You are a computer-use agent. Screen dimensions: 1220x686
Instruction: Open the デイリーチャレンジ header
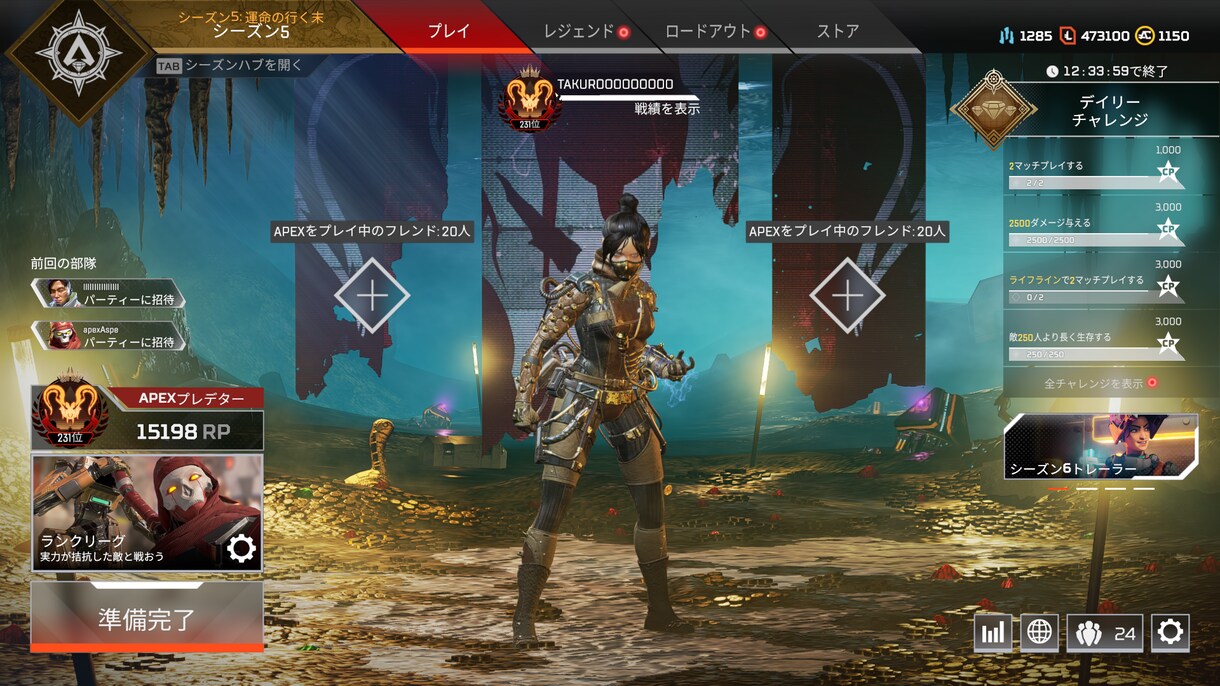click(1108, 110)
